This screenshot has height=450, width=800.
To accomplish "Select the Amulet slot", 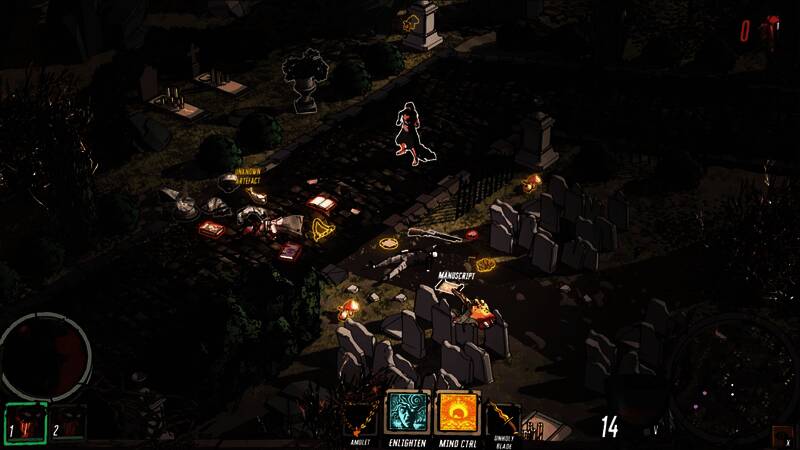I will tap(362, 414).
